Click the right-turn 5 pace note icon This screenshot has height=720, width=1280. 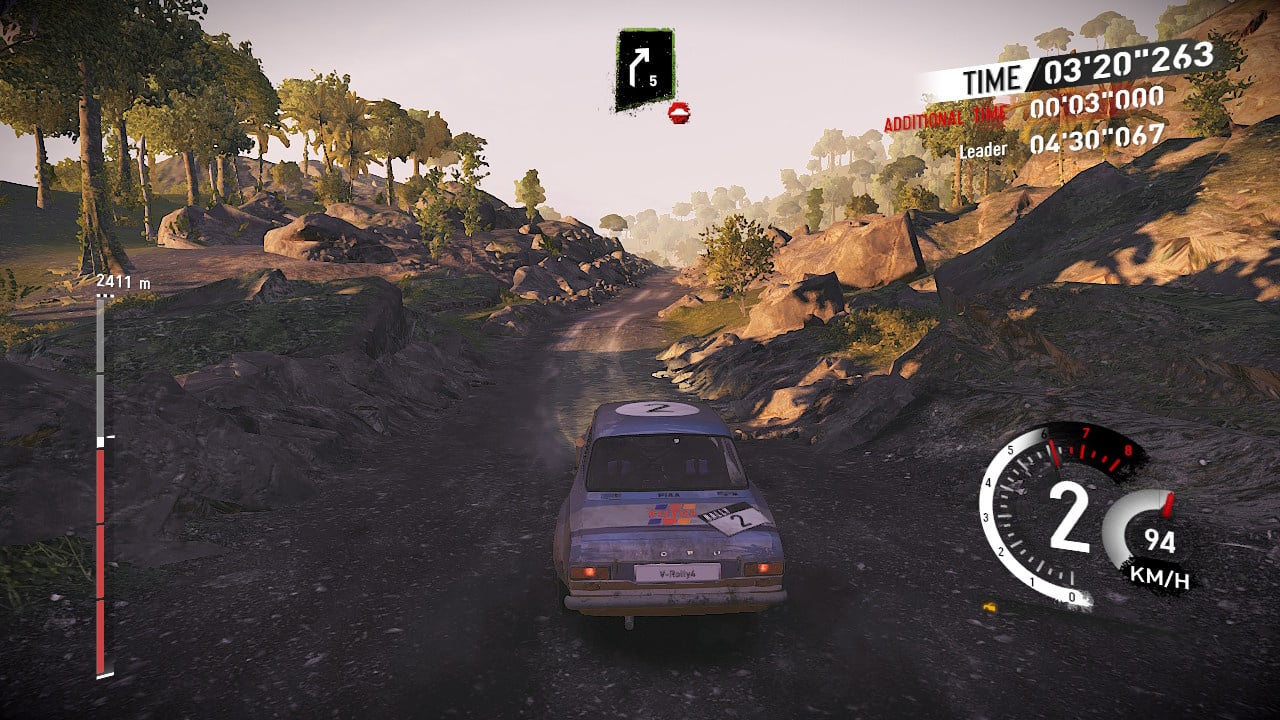coord(644,69)
